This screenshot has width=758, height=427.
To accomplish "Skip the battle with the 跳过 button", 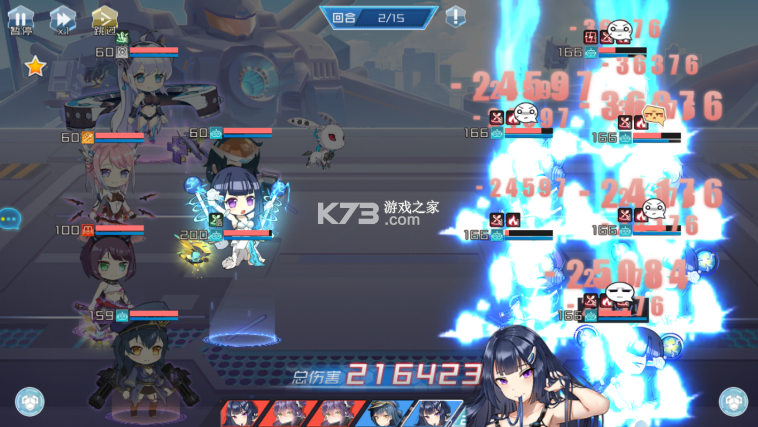I will [x=105, y=18].
